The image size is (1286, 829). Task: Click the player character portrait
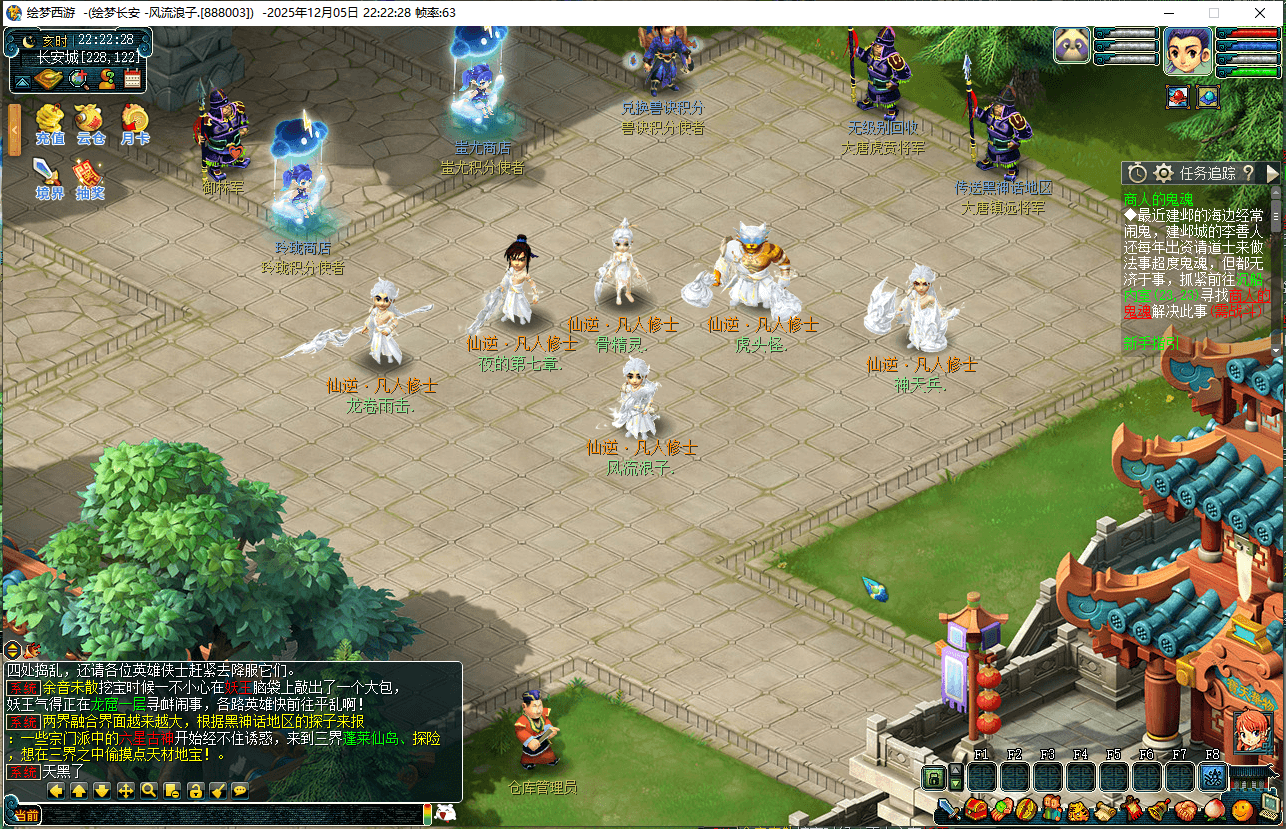tap(1187, 50)
